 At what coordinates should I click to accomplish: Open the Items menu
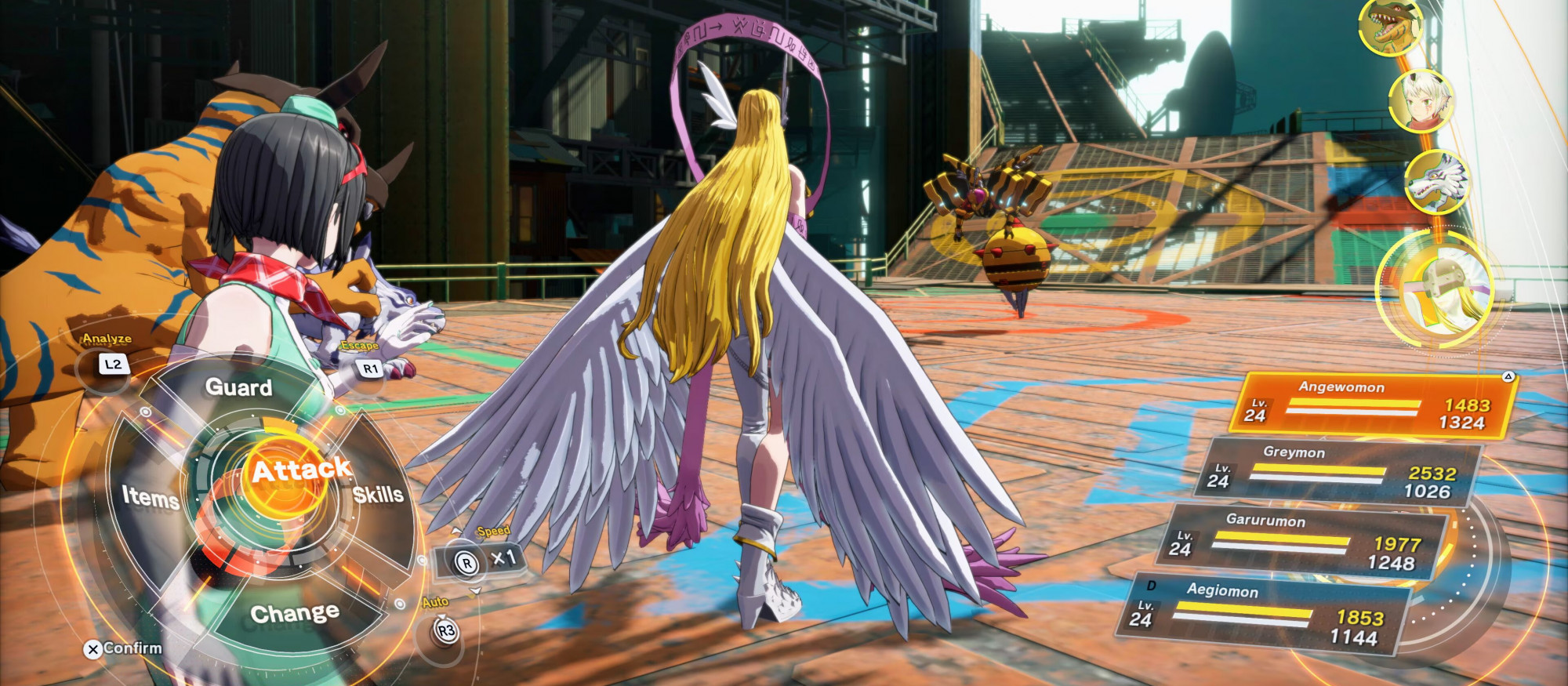coord(150,497)
